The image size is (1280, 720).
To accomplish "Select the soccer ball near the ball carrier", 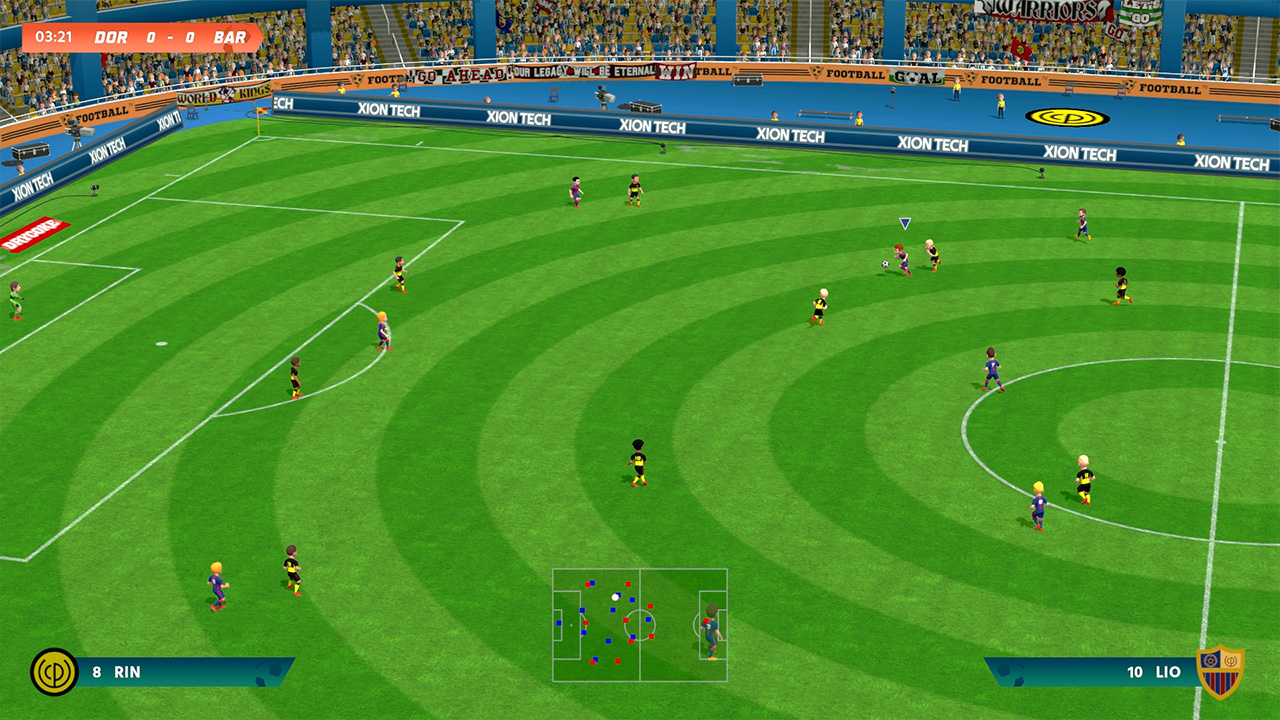I will (x=885, y=262).
